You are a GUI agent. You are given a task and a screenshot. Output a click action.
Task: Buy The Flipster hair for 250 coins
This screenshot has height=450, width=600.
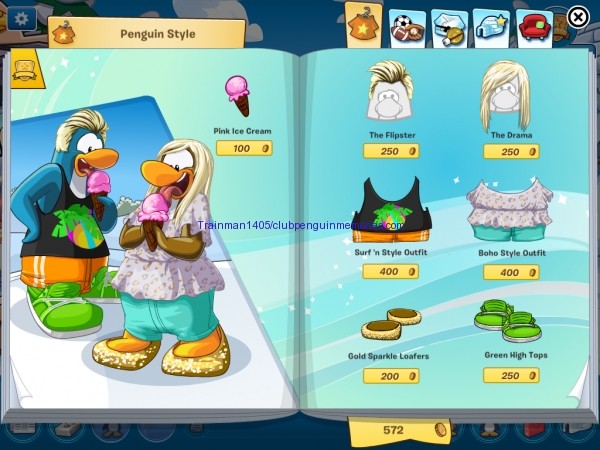click(x=390, y=151)
